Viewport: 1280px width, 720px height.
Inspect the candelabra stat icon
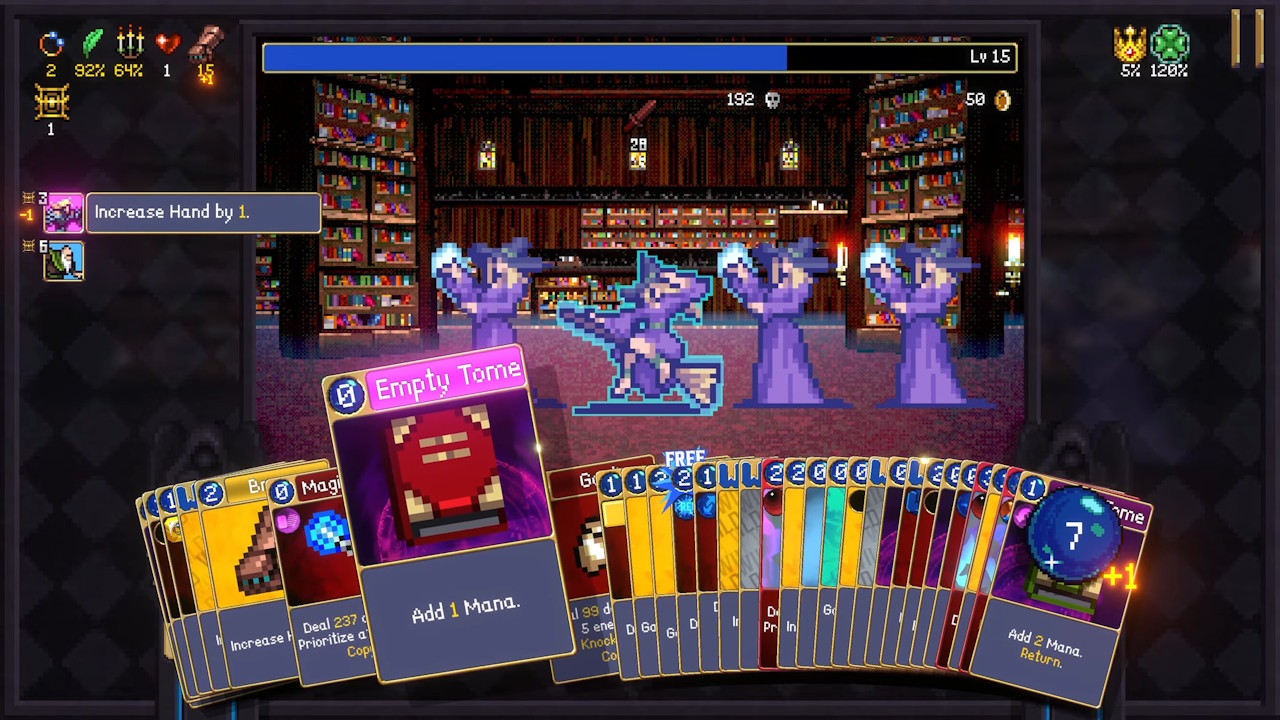point(129,44)
